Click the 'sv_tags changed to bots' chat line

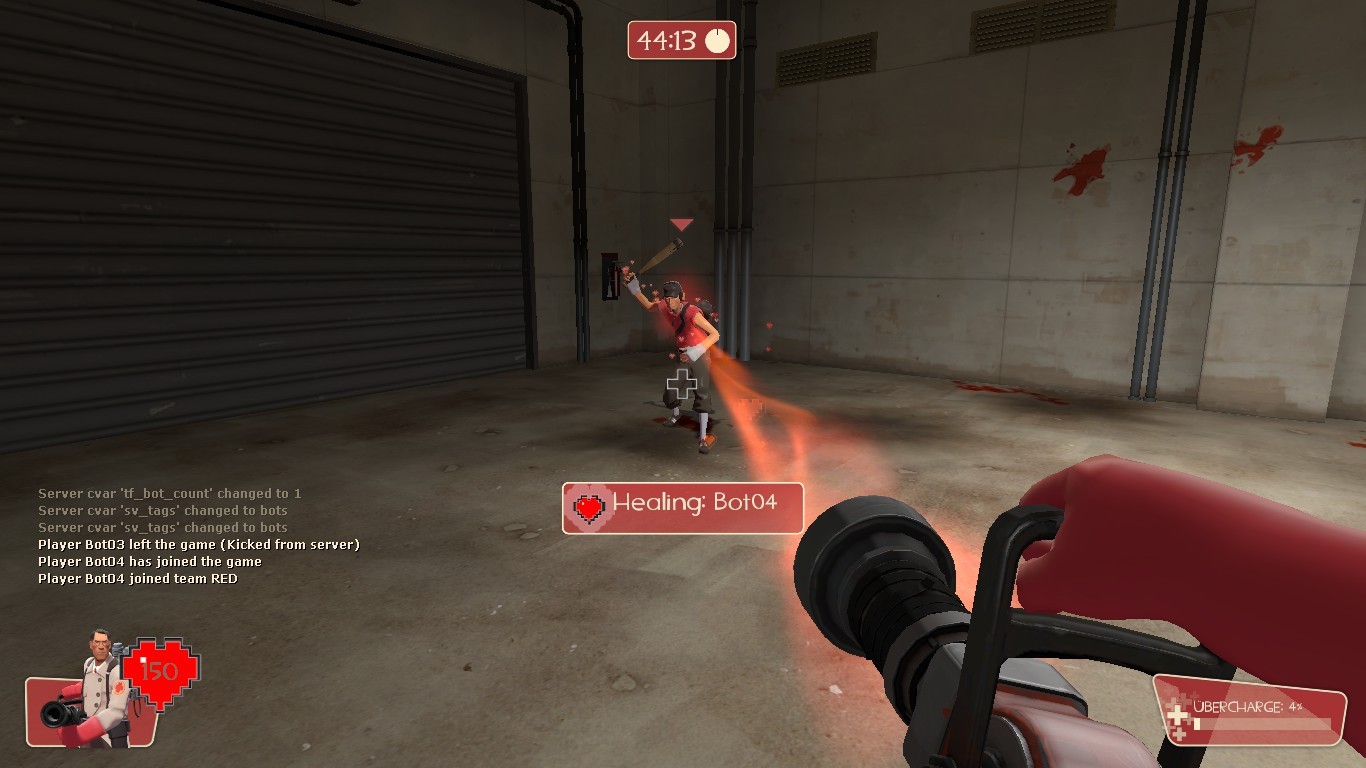(163, 510)
